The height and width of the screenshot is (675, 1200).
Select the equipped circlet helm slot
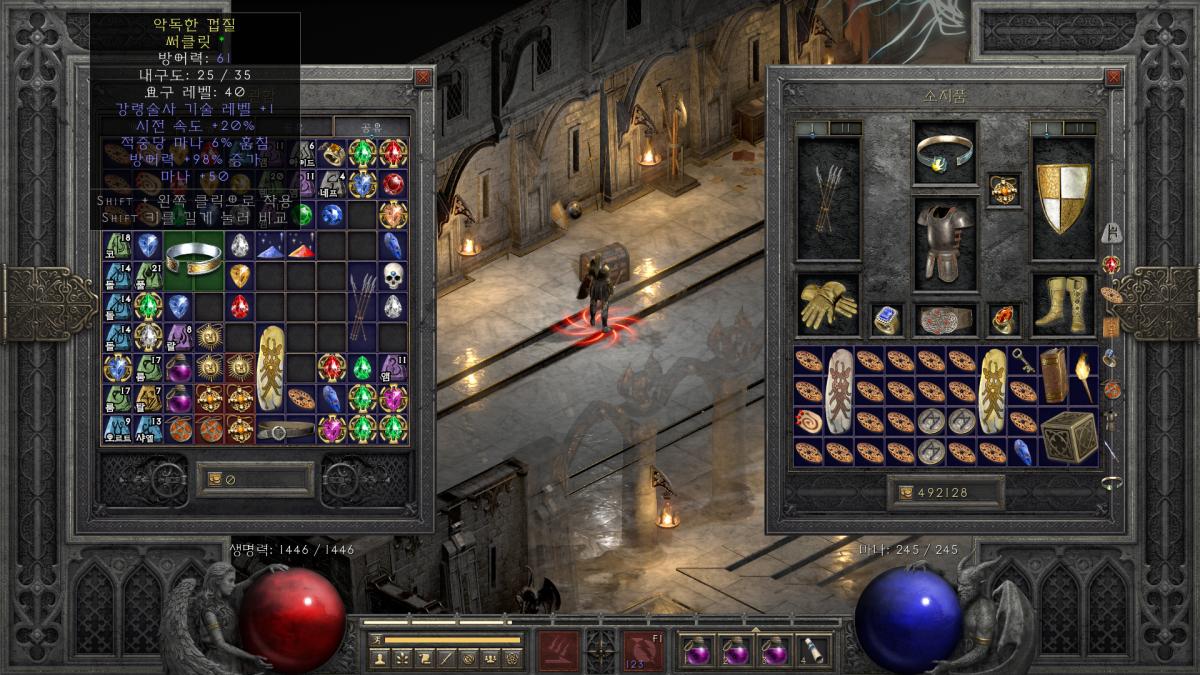pos(944,152)
